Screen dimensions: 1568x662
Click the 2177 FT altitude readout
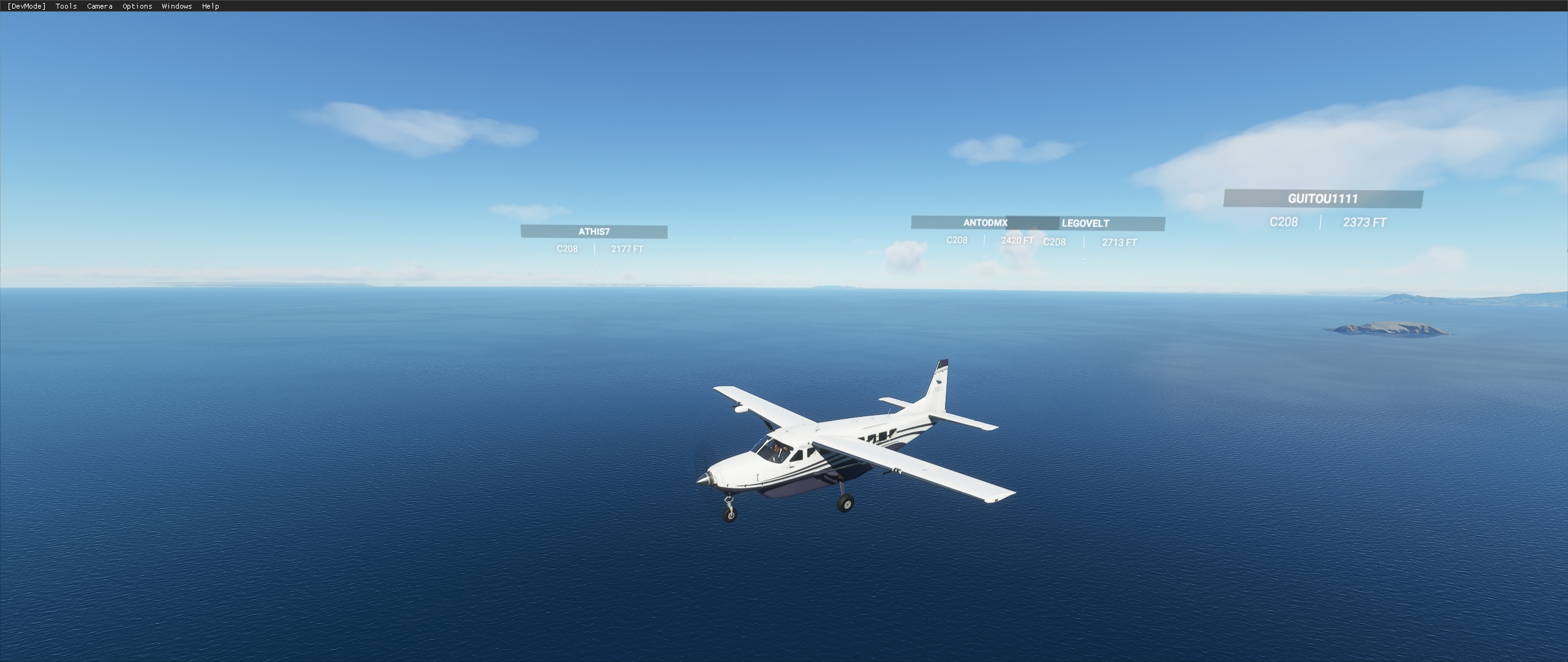click(x=626, y=249)
